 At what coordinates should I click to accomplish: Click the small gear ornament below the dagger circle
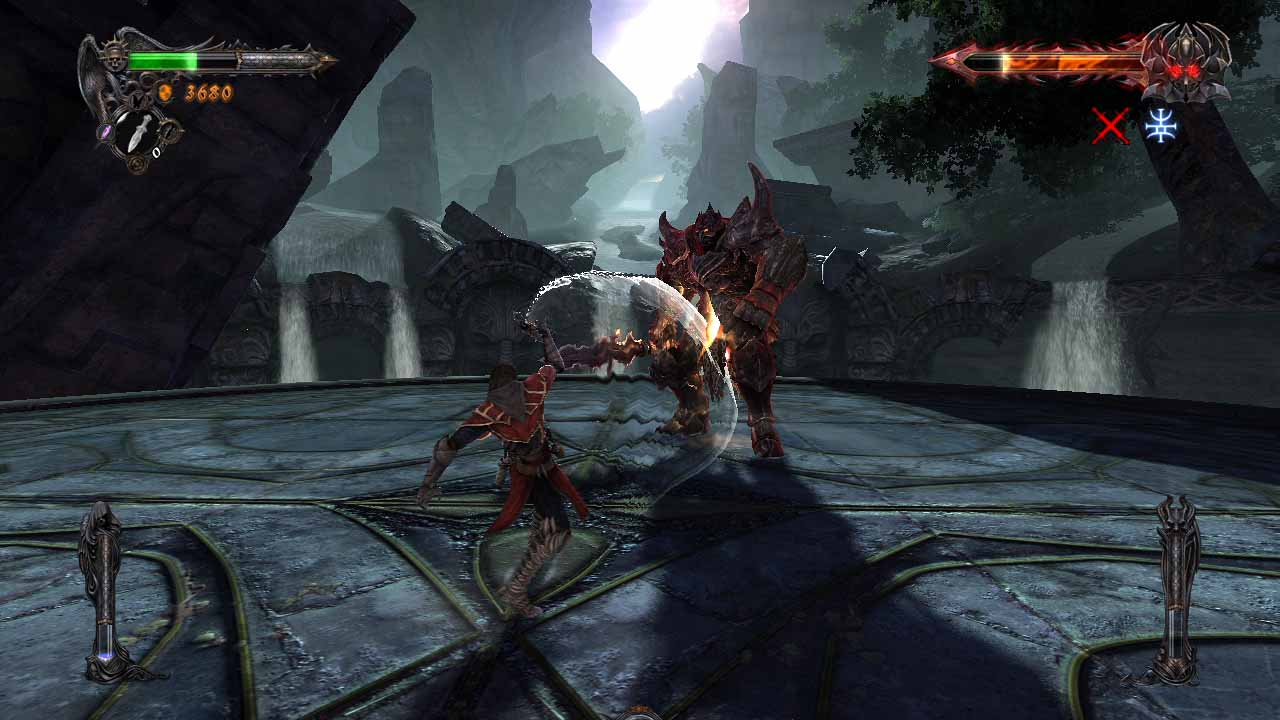click(137, 162)
